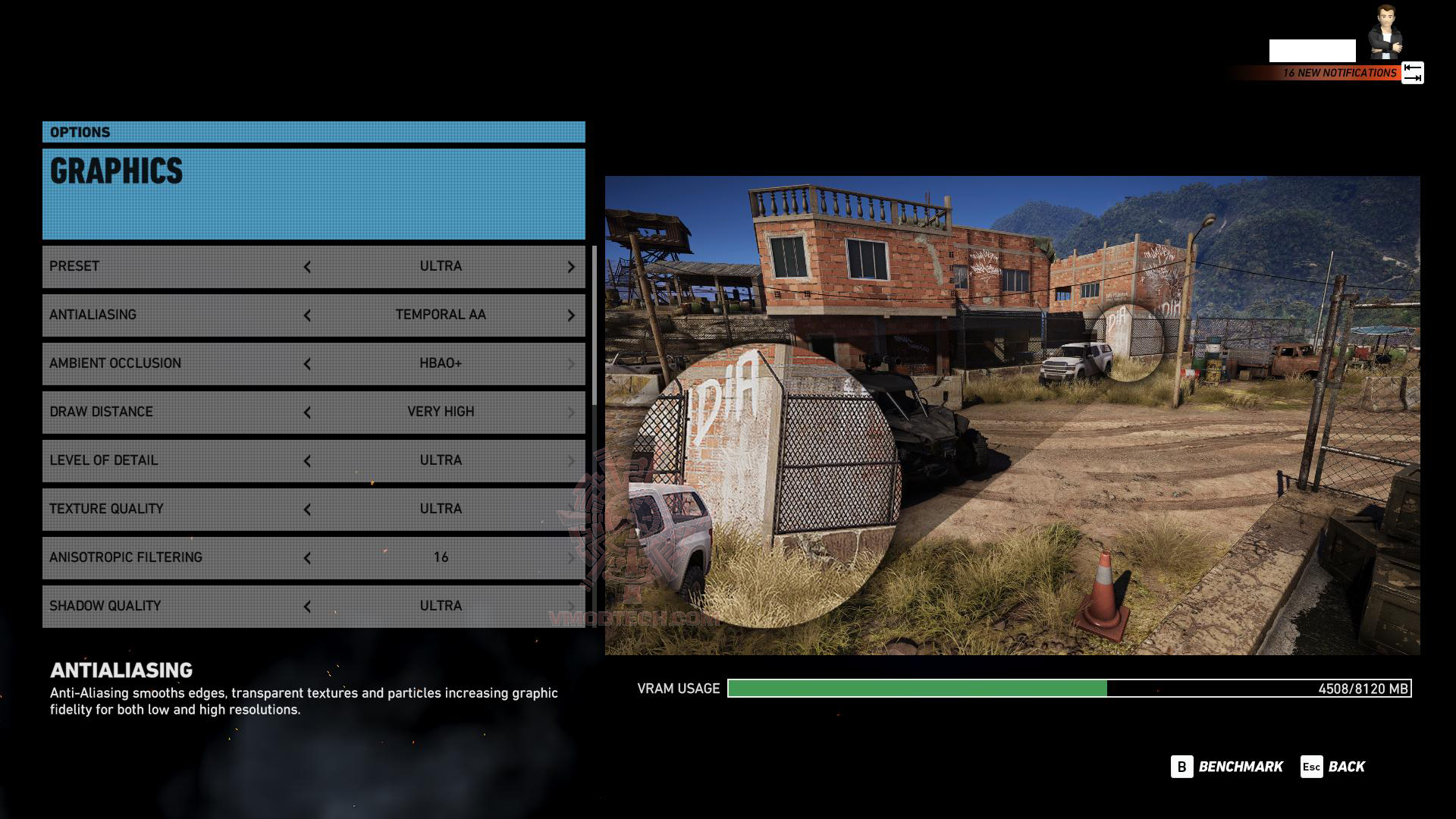Screen dimensions: 1456x819
Task: Reduce Level of Detail setting
Action: point(307,461)
